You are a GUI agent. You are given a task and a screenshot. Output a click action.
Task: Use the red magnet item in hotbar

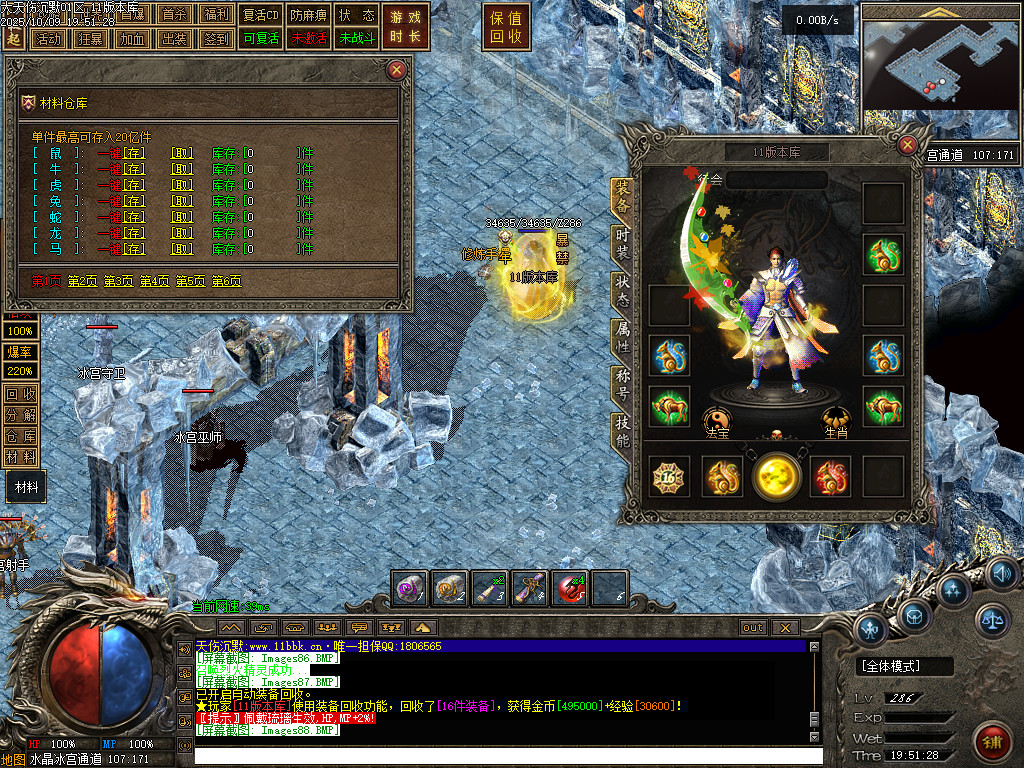tap(570, 588)
